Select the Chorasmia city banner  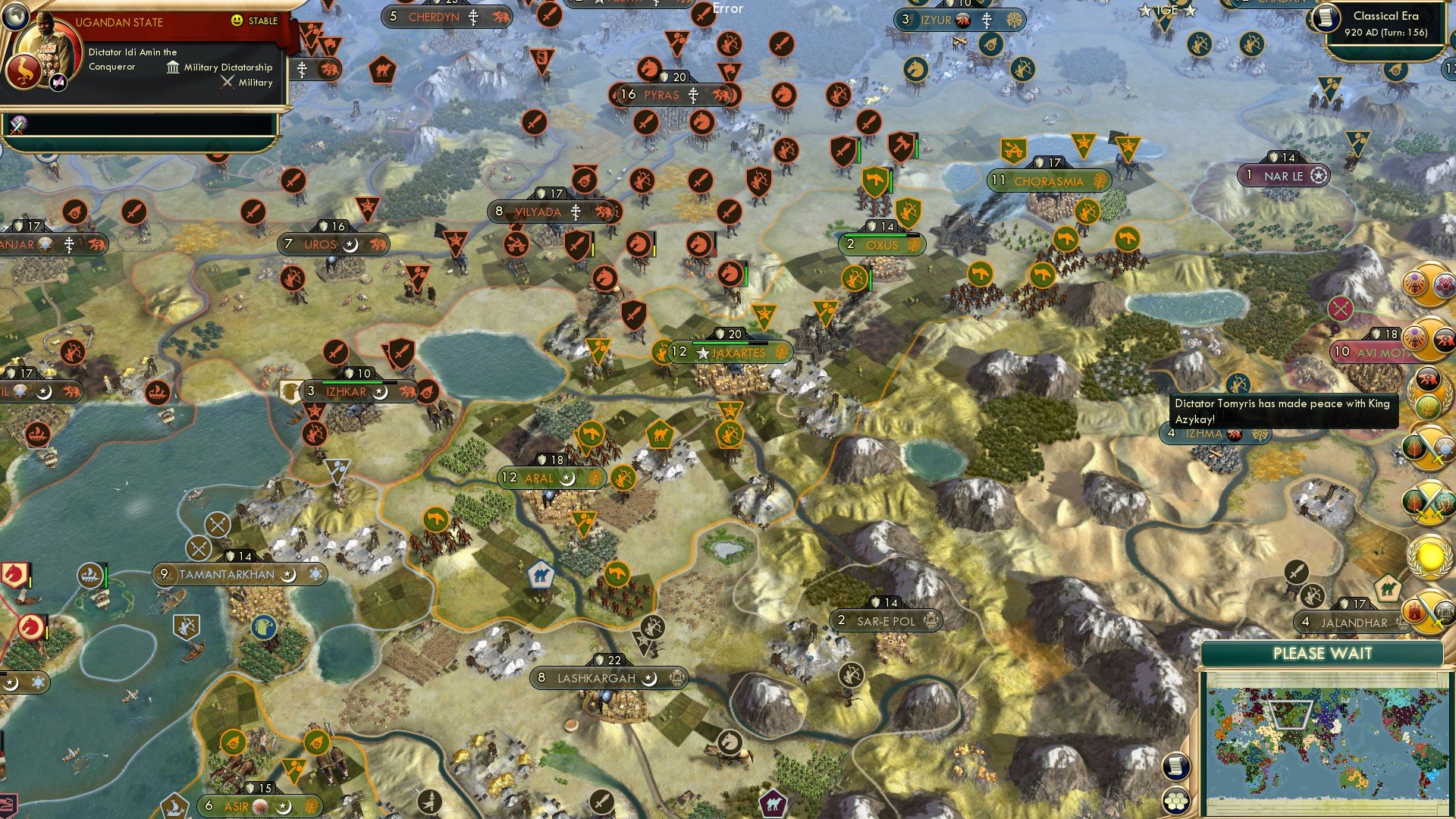(1047, 180)
